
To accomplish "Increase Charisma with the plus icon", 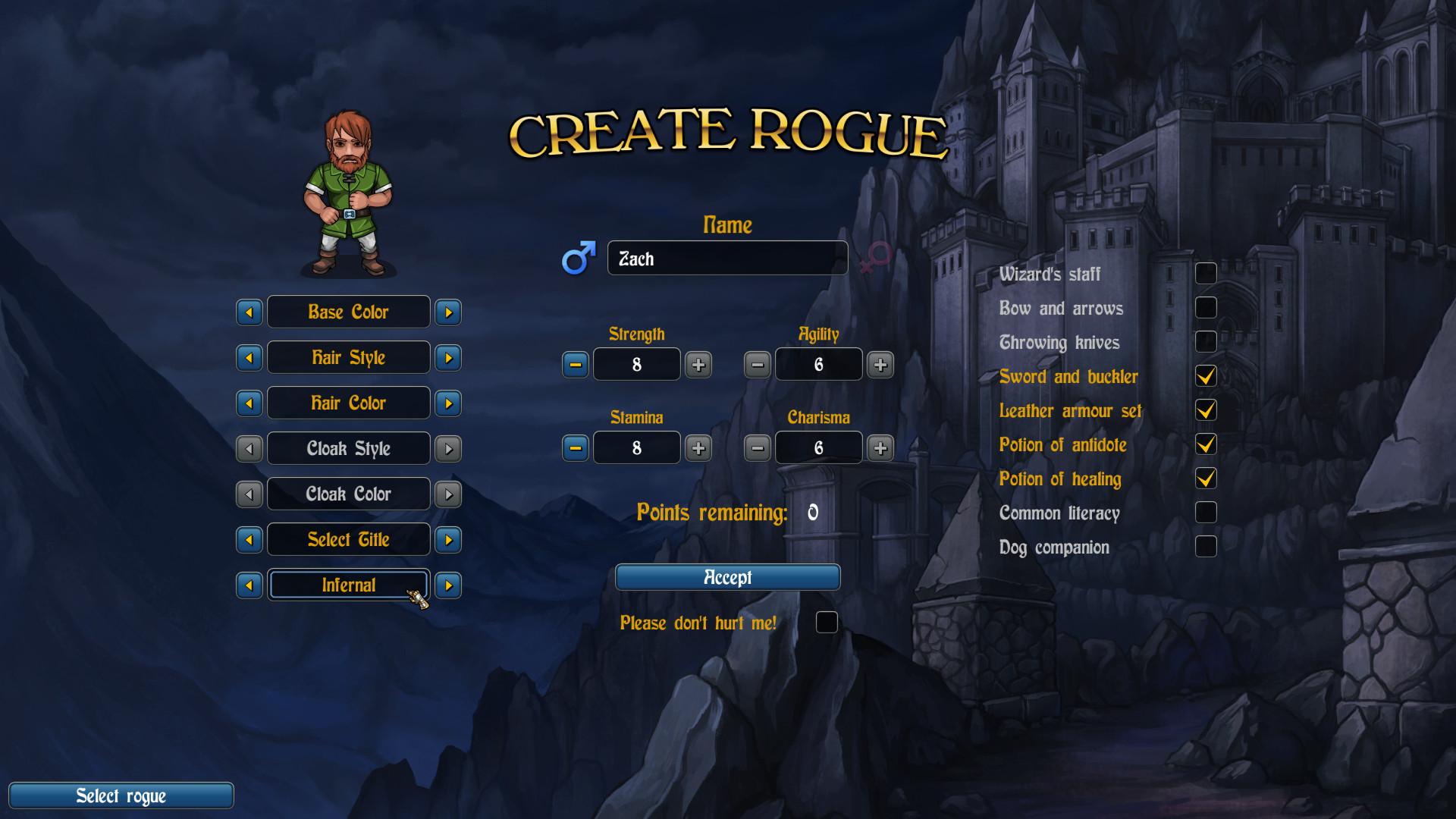I will [880, 448].
